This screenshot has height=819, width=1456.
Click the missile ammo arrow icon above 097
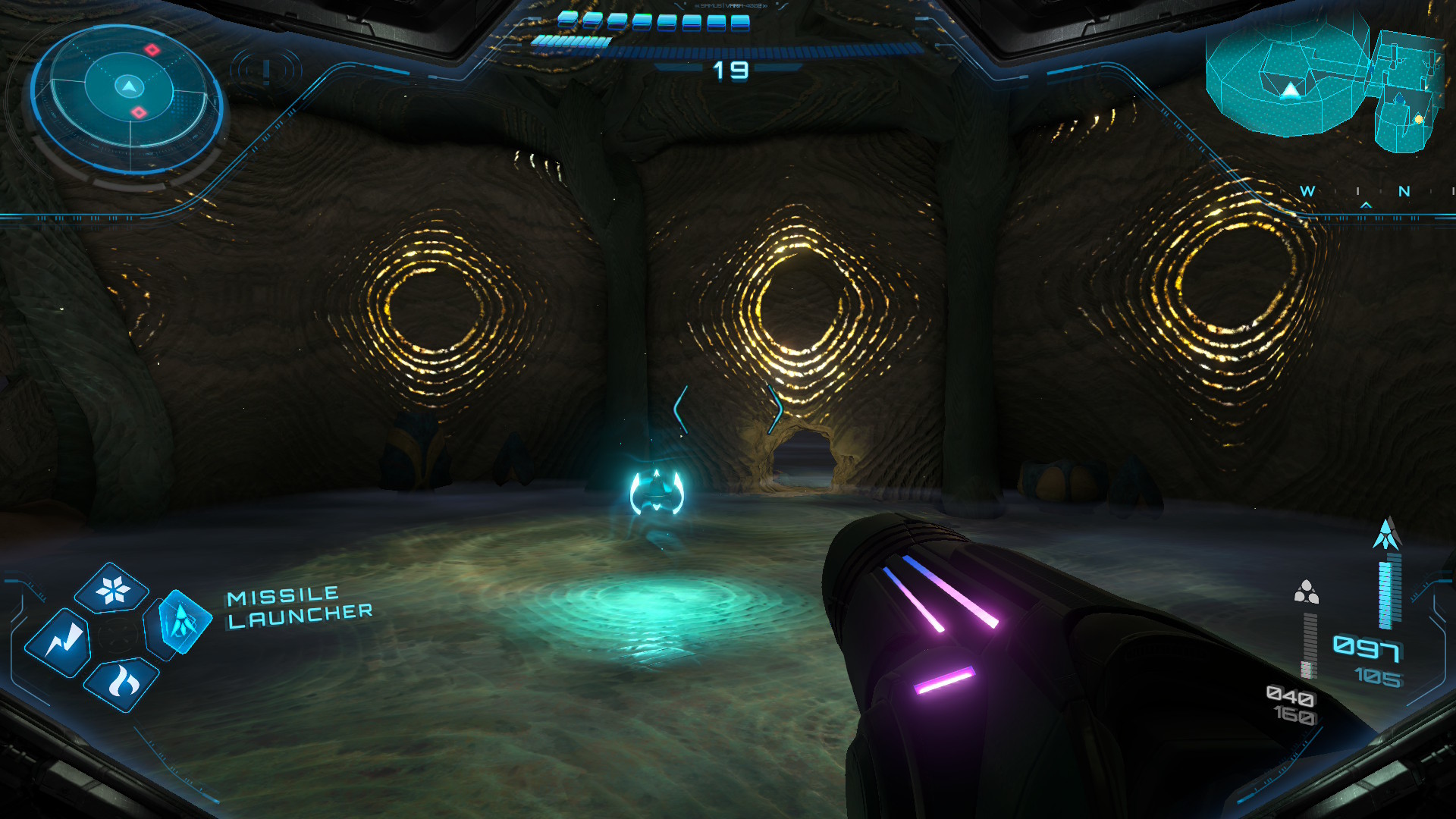click(1386, 532)
